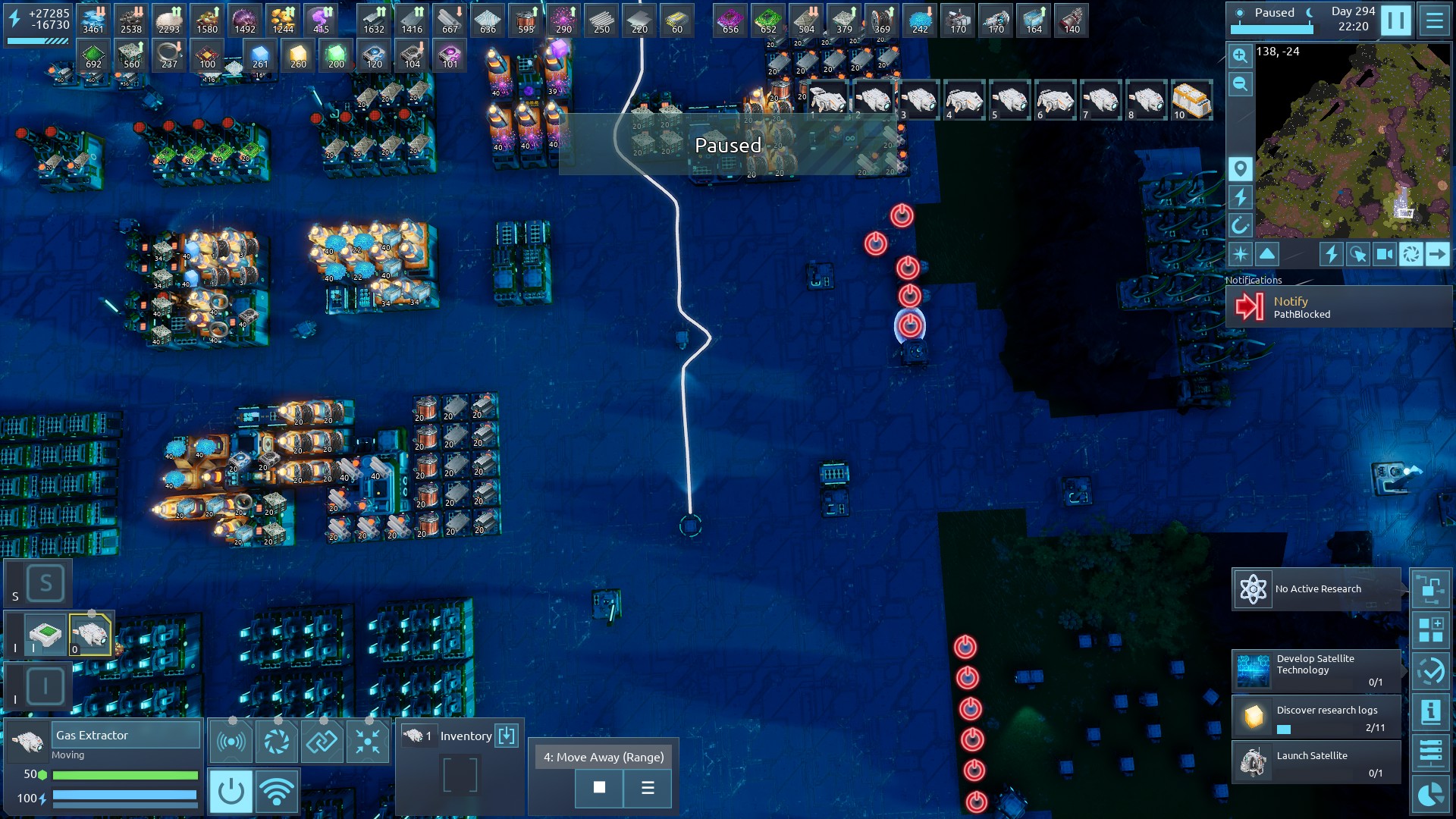
Task: Click the minimap camera button
Action: (1385, 254)
